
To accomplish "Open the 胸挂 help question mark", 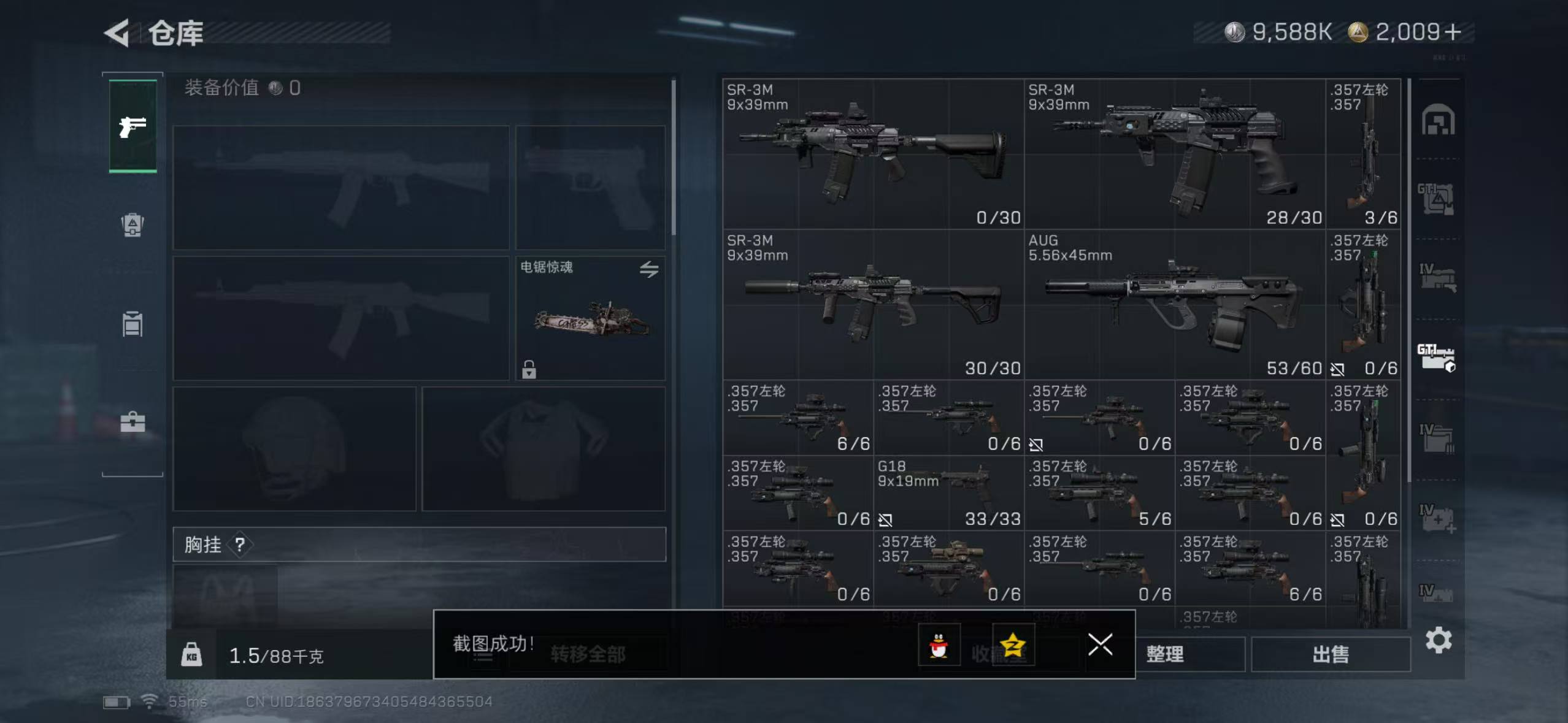I will [240, 545].
